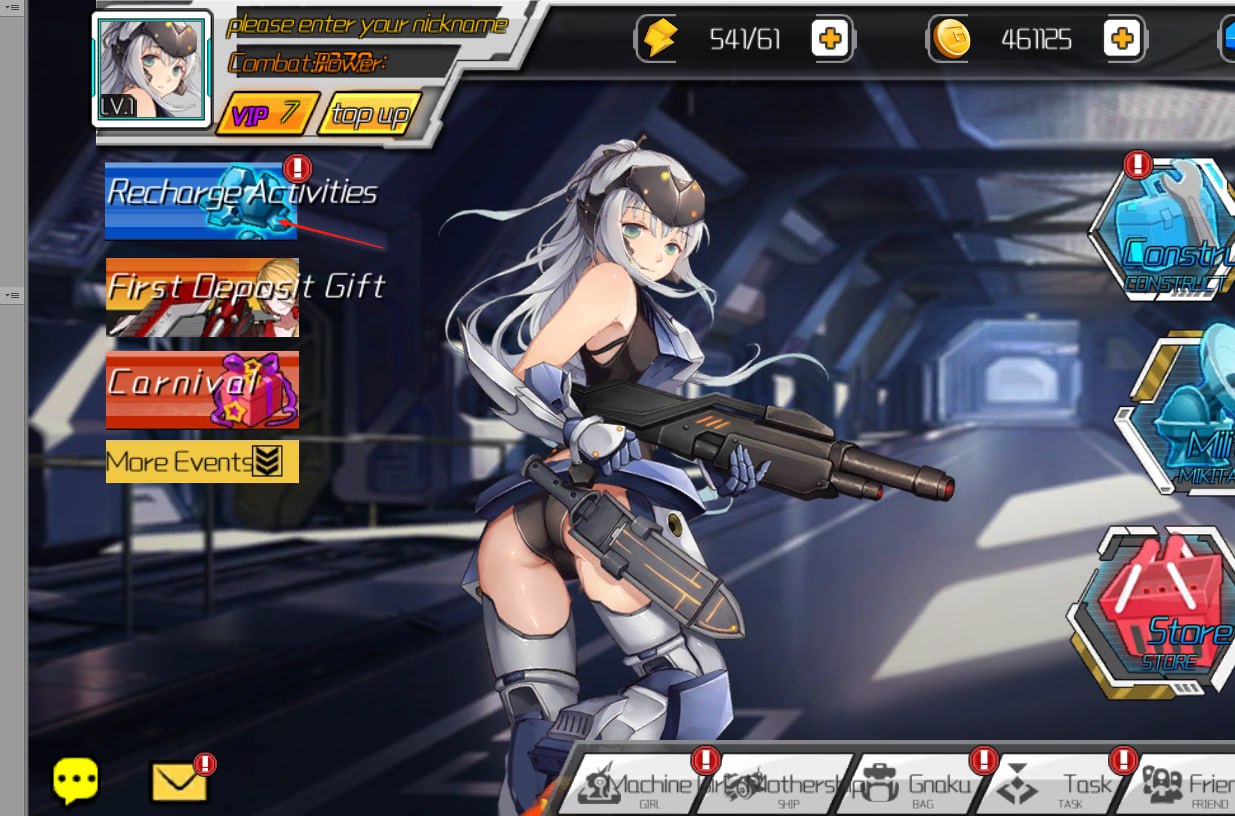Add more energy with the plus button

coord(829,39)
